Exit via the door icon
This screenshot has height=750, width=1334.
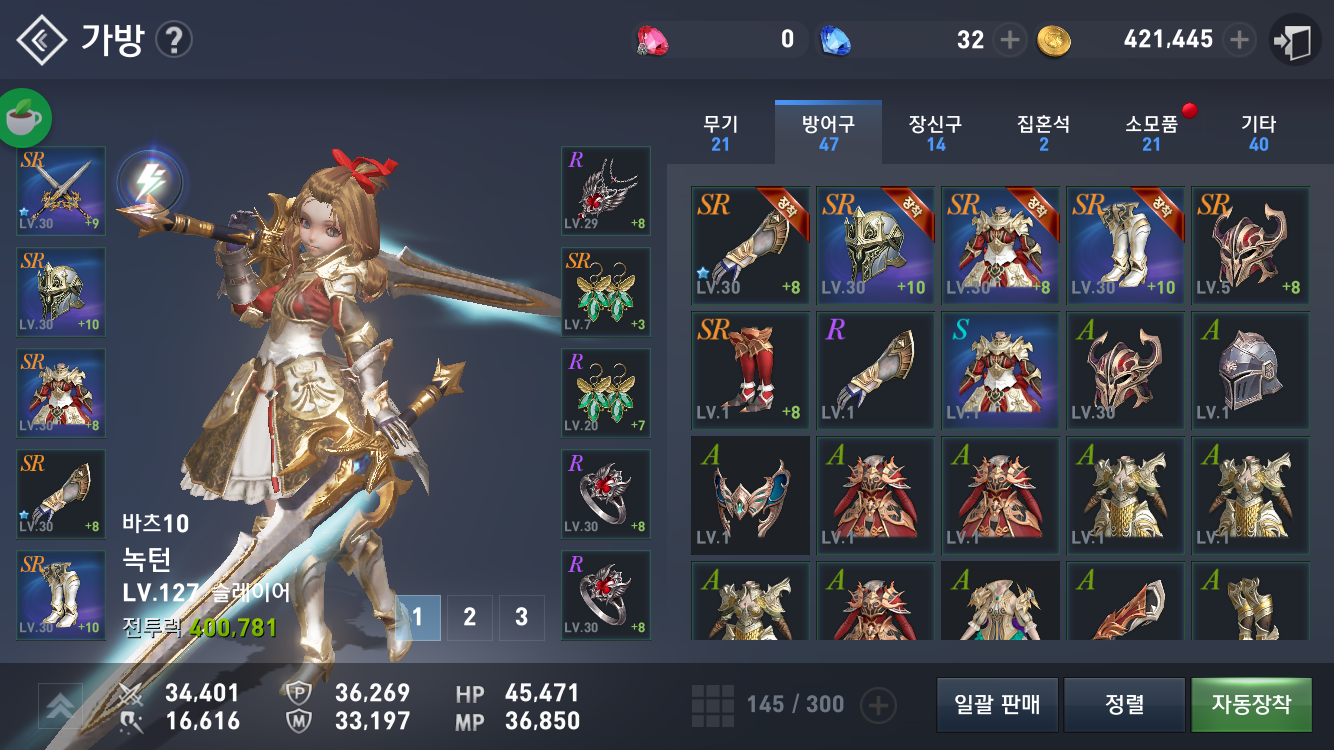pyautogui.click(x=1295, y=41)
